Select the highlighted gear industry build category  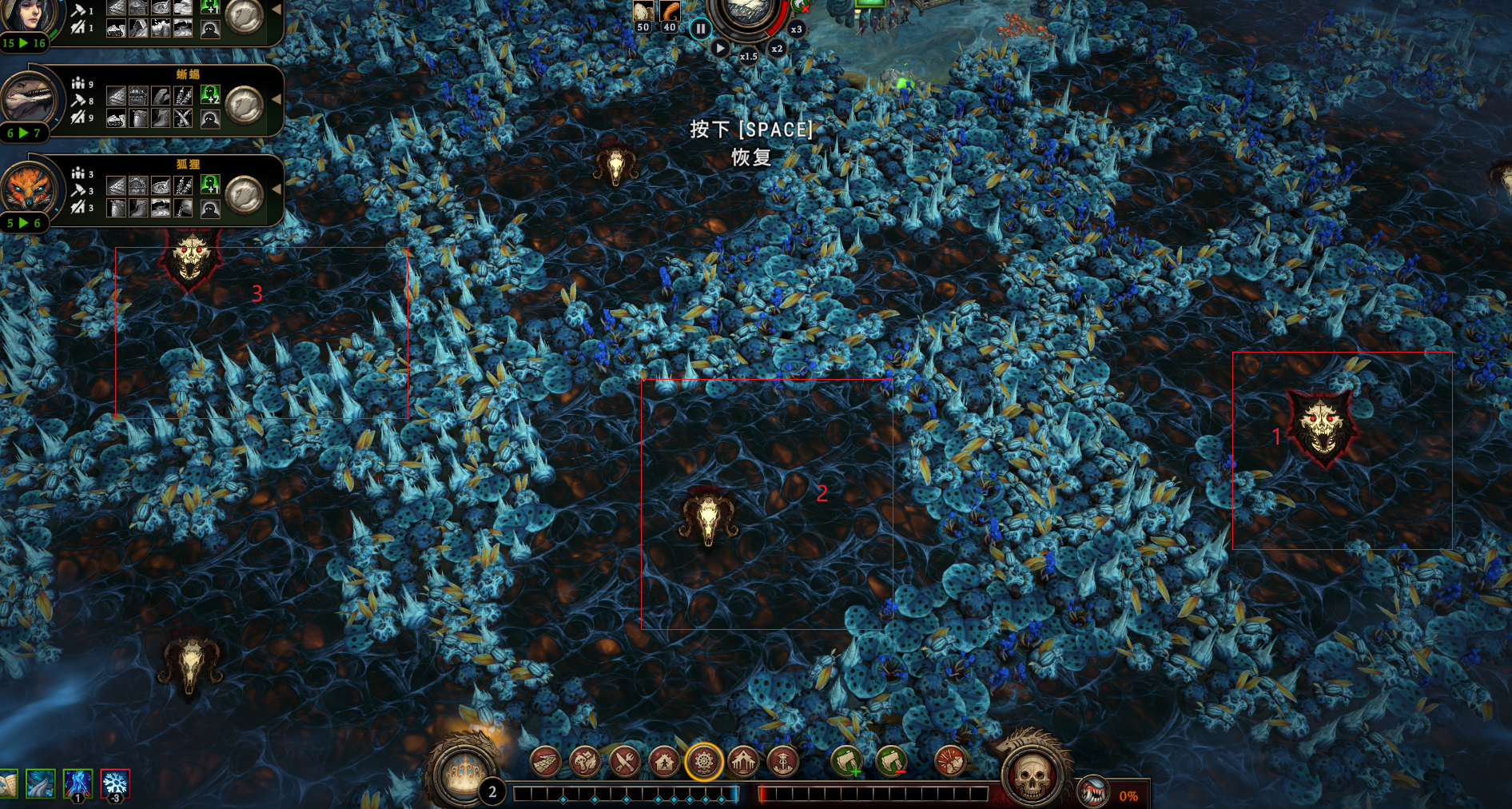(704, 762)
